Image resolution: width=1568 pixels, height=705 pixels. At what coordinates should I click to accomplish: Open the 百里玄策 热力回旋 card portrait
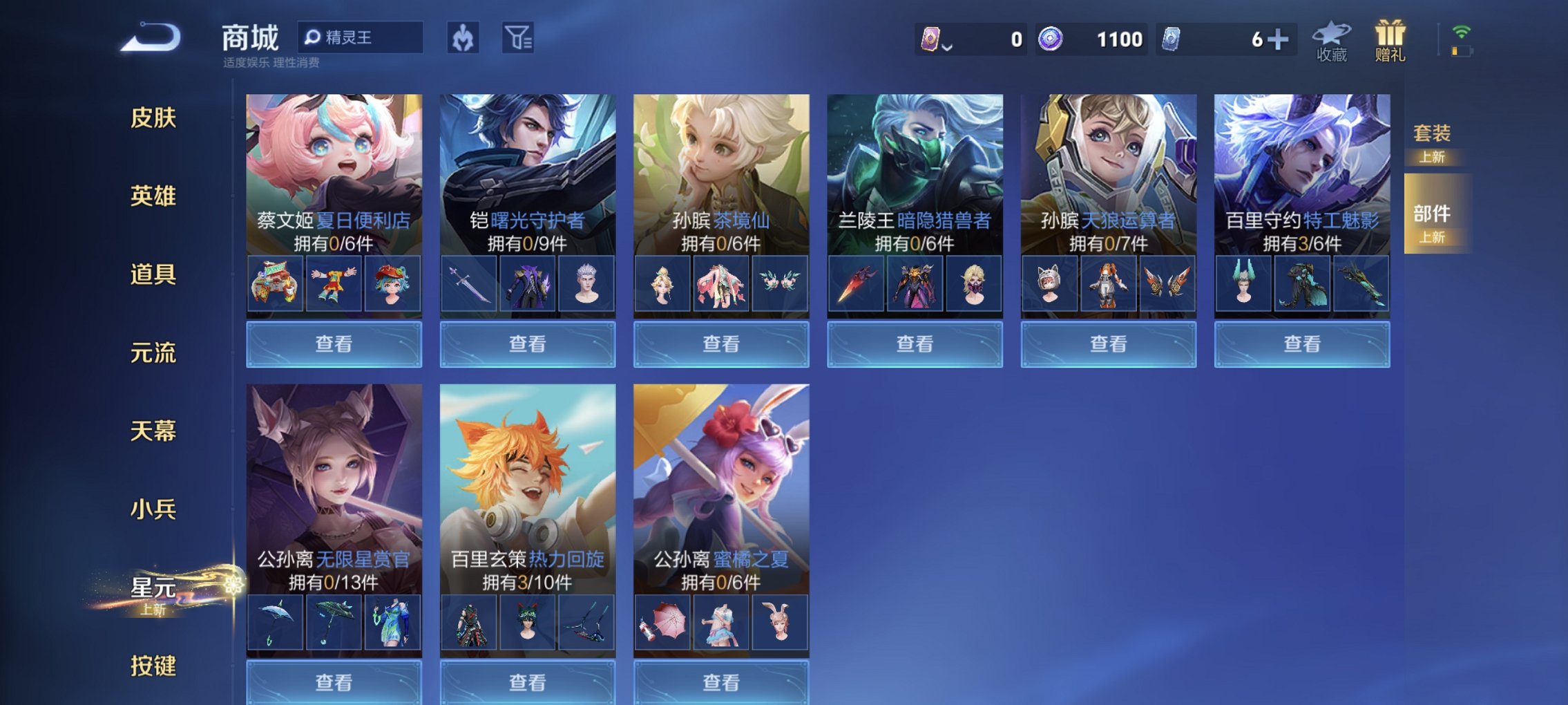(527, 470)
